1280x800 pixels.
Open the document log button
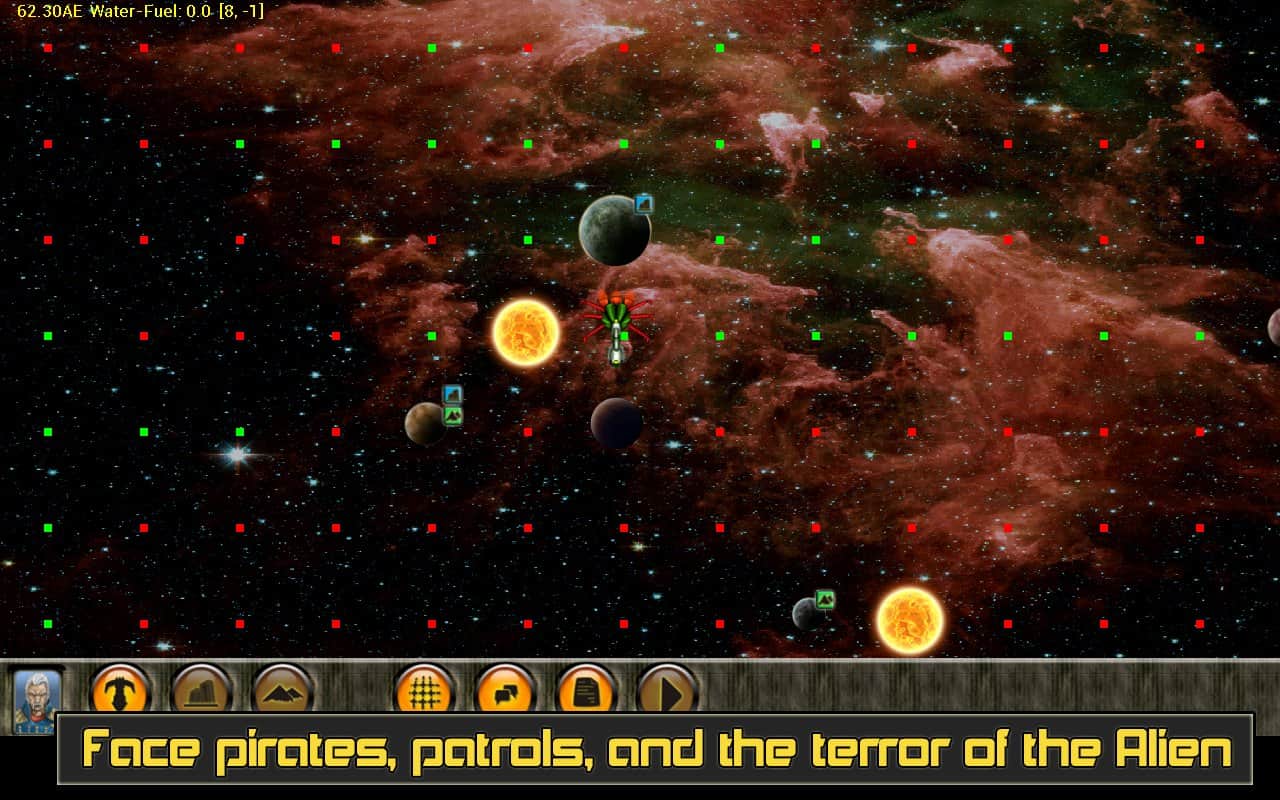point(586,691)
